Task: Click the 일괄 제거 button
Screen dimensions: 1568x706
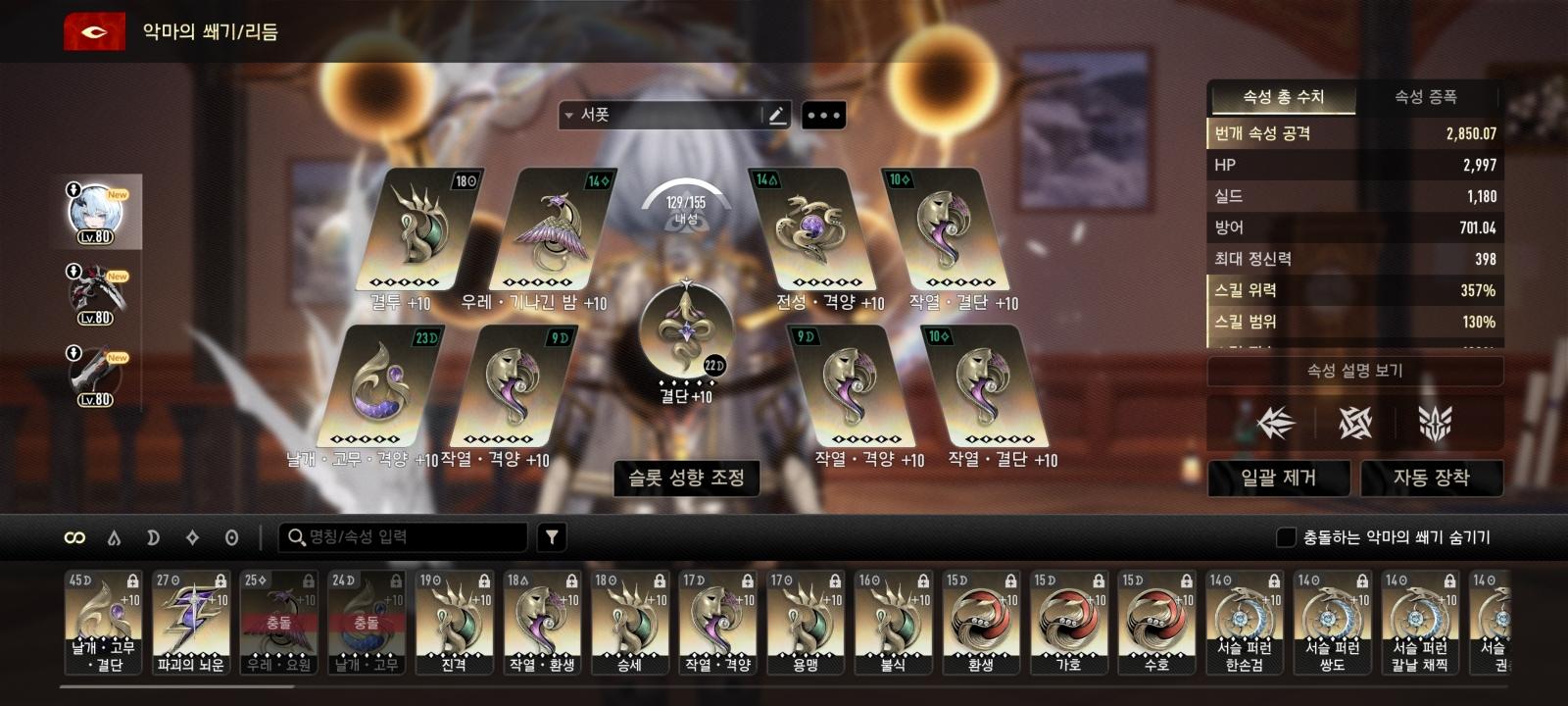Action: (1278, 478)
